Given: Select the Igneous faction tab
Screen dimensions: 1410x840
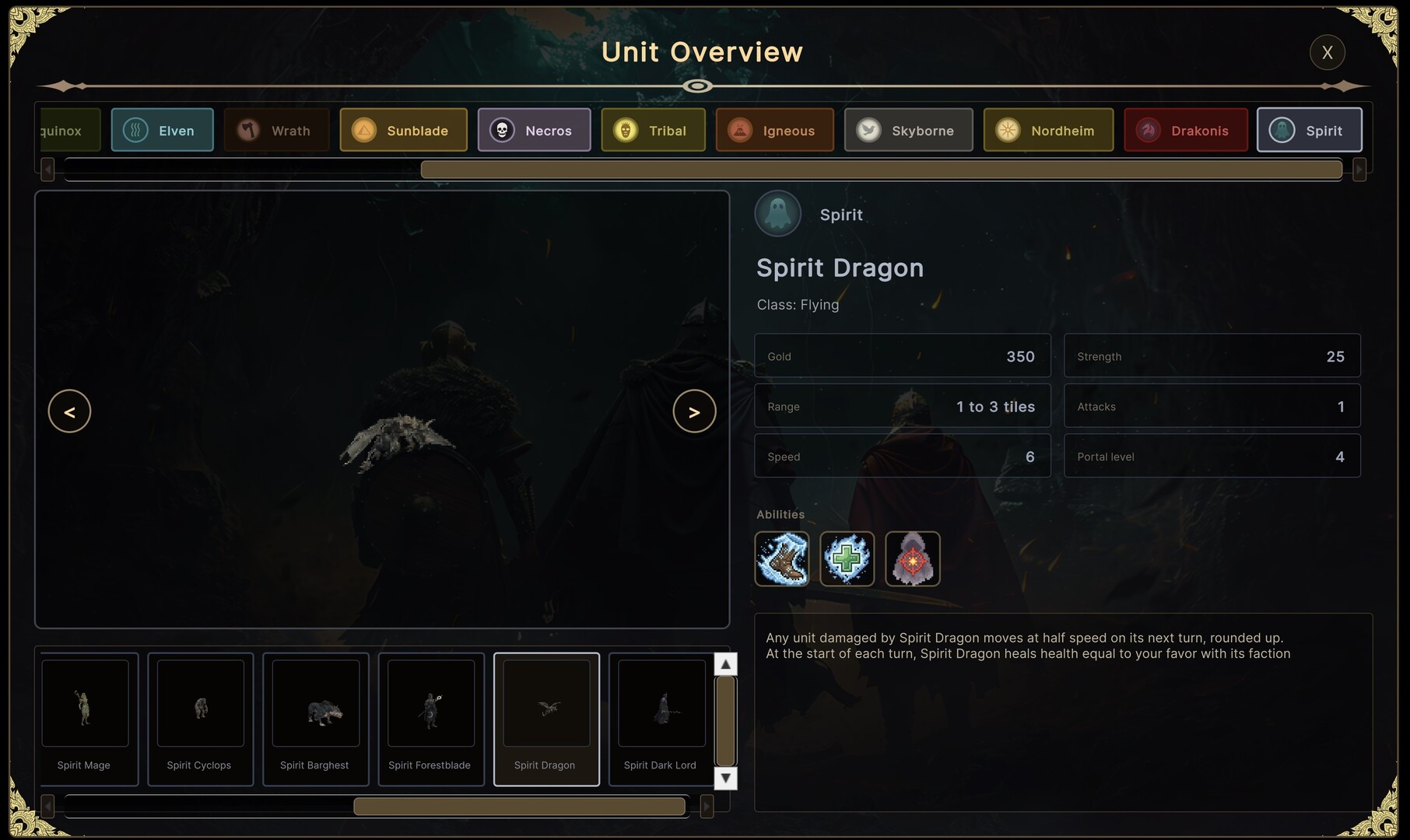Looking at the screenshot, I should coord(738,130).
